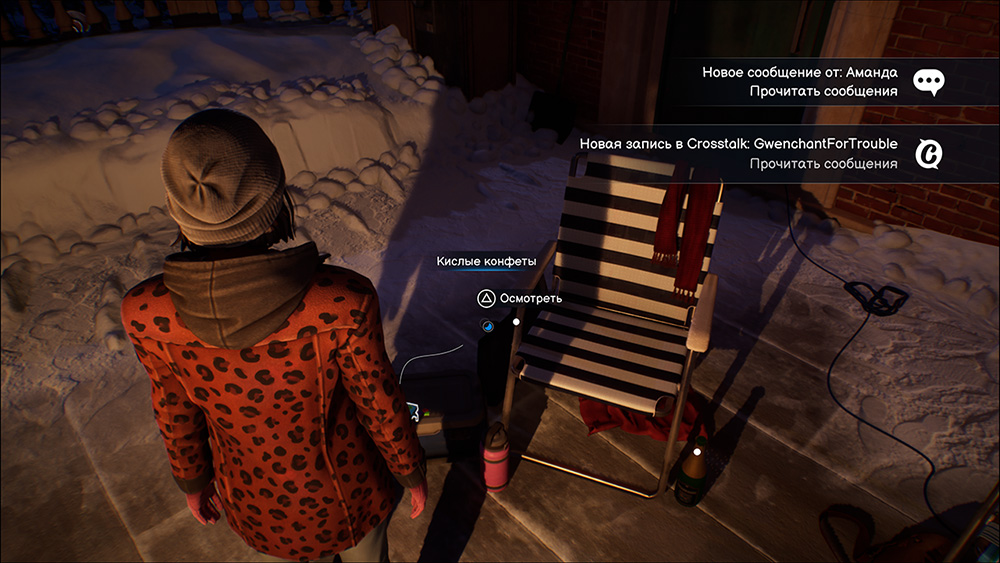Click the Crosstalk logo icon
The height and width of the screenshot is (563, 1000).
(x=930, y=154)
